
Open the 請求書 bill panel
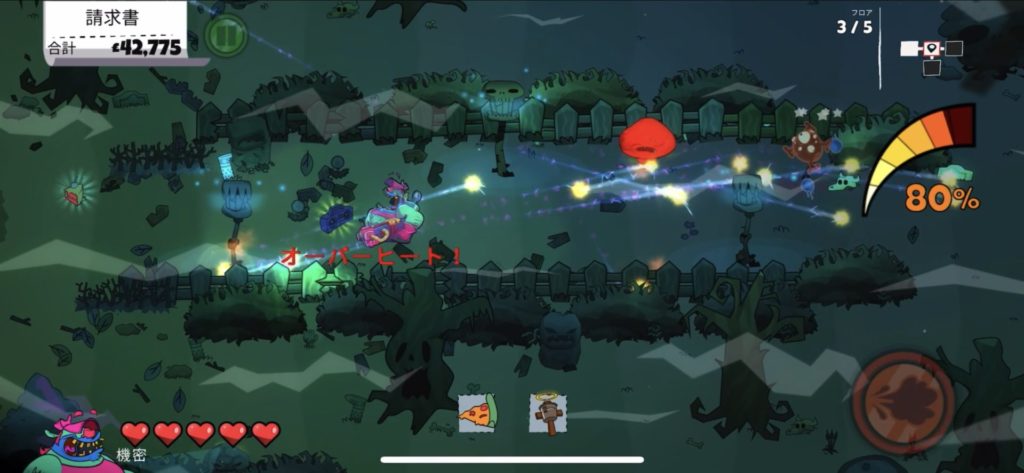pyautogui.click(x=116, y=31)
